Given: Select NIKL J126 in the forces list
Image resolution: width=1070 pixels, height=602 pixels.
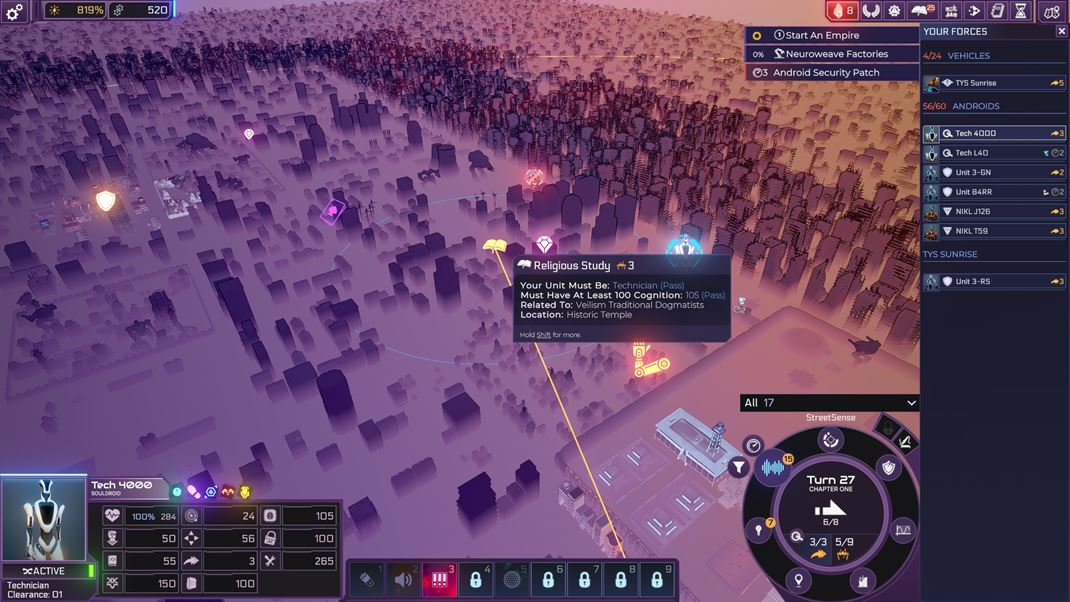Looking at the screenshot, I should click(994, 212).
